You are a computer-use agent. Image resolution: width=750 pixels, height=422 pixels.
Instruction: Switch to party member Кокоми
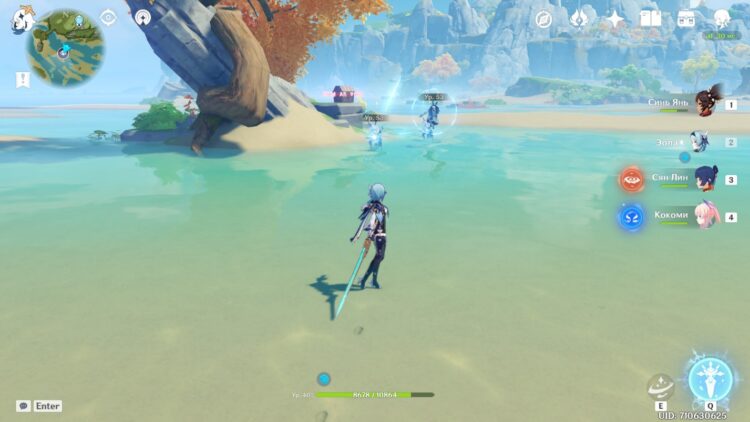(x=705, y=216)
